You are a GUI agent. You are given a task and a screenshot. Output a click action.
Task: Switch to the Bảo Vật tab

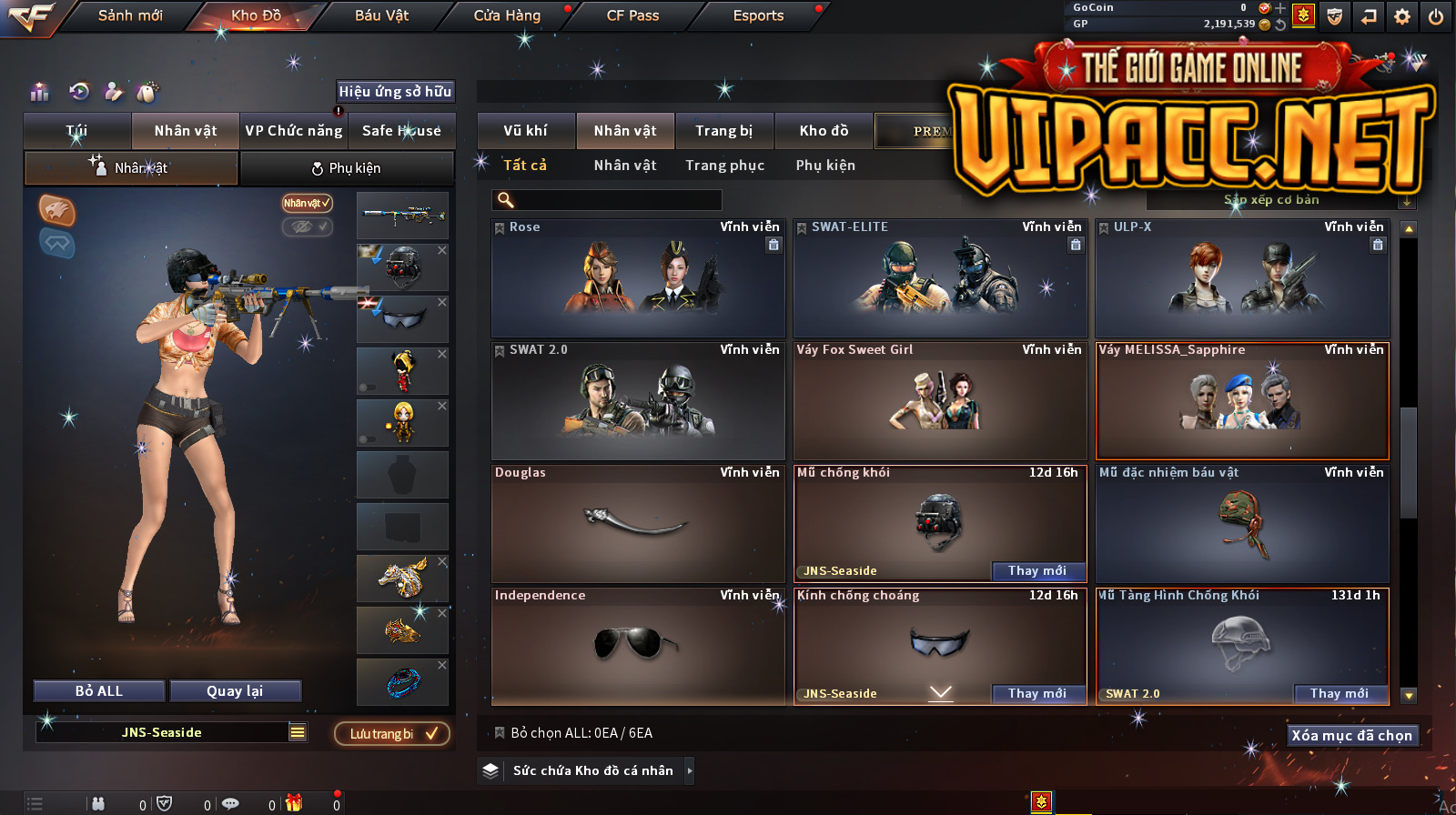tap(381, 15)
